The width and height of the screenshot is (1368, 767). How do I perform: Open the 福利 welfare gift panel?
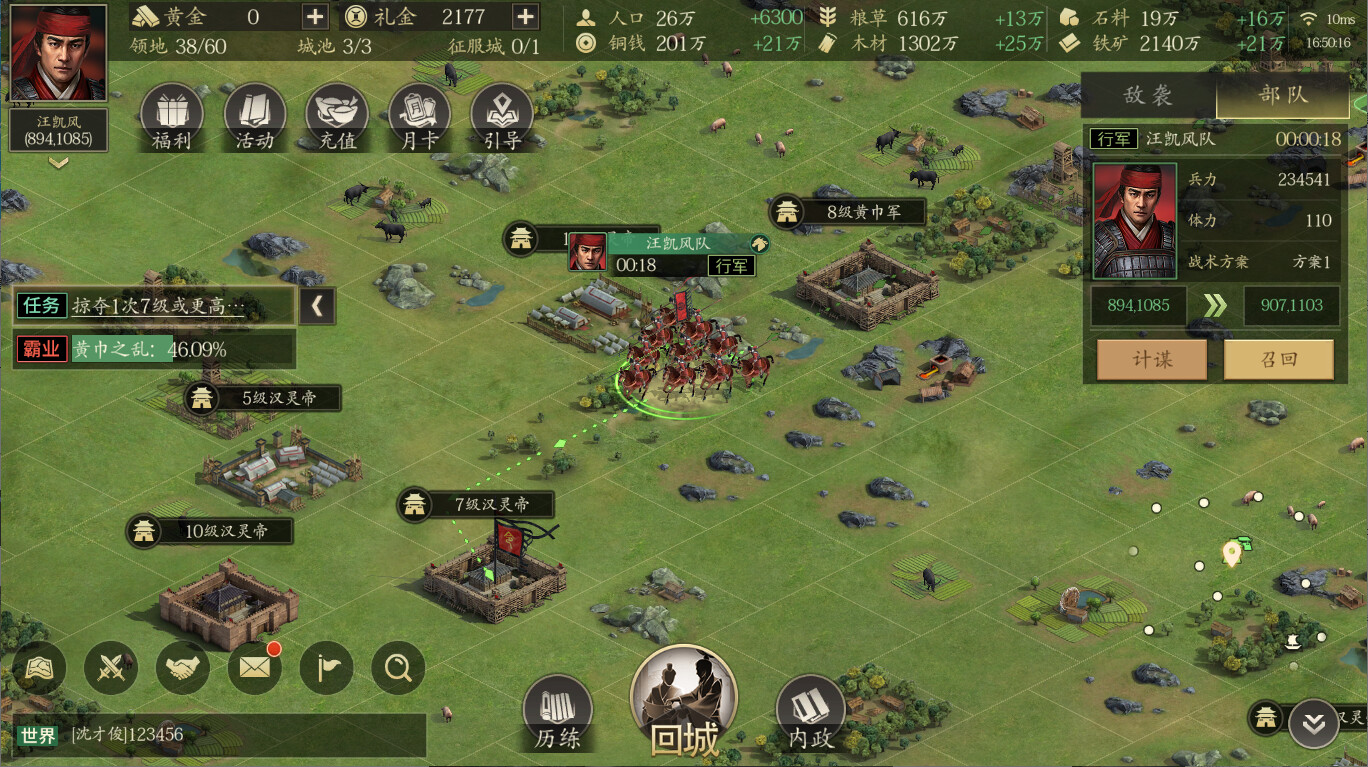[170, 115]
